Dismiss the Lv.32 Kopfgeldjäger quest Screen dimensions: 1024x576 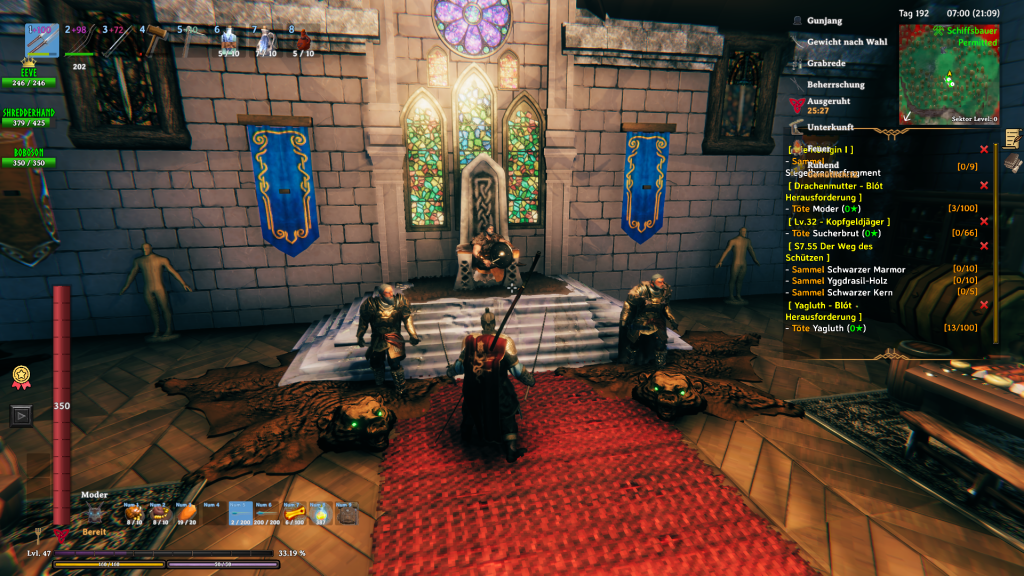[x=984, y=221]
